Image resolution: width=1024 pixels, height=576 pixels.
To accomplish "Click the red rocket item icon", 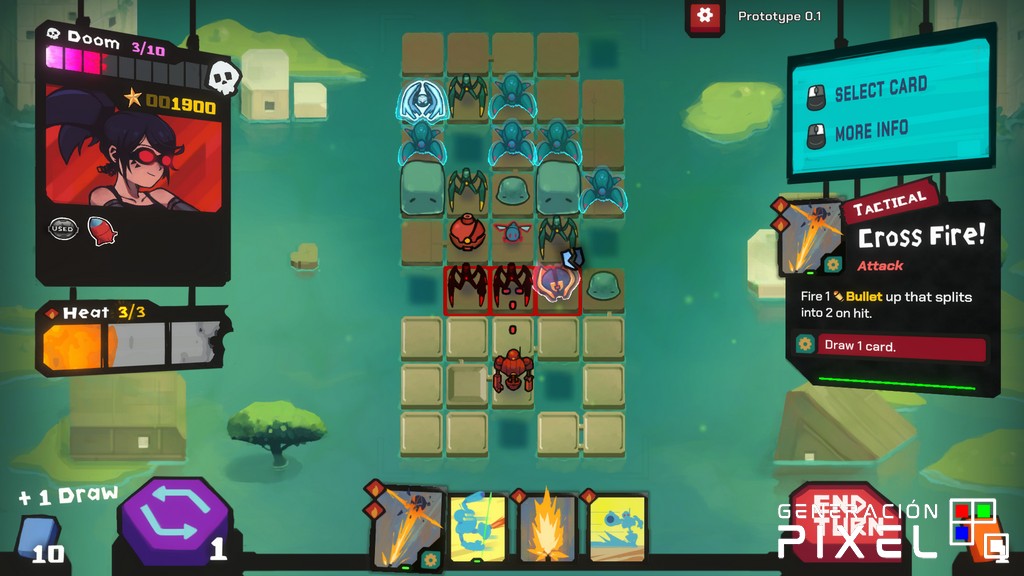I will click(x=102, y=230).
